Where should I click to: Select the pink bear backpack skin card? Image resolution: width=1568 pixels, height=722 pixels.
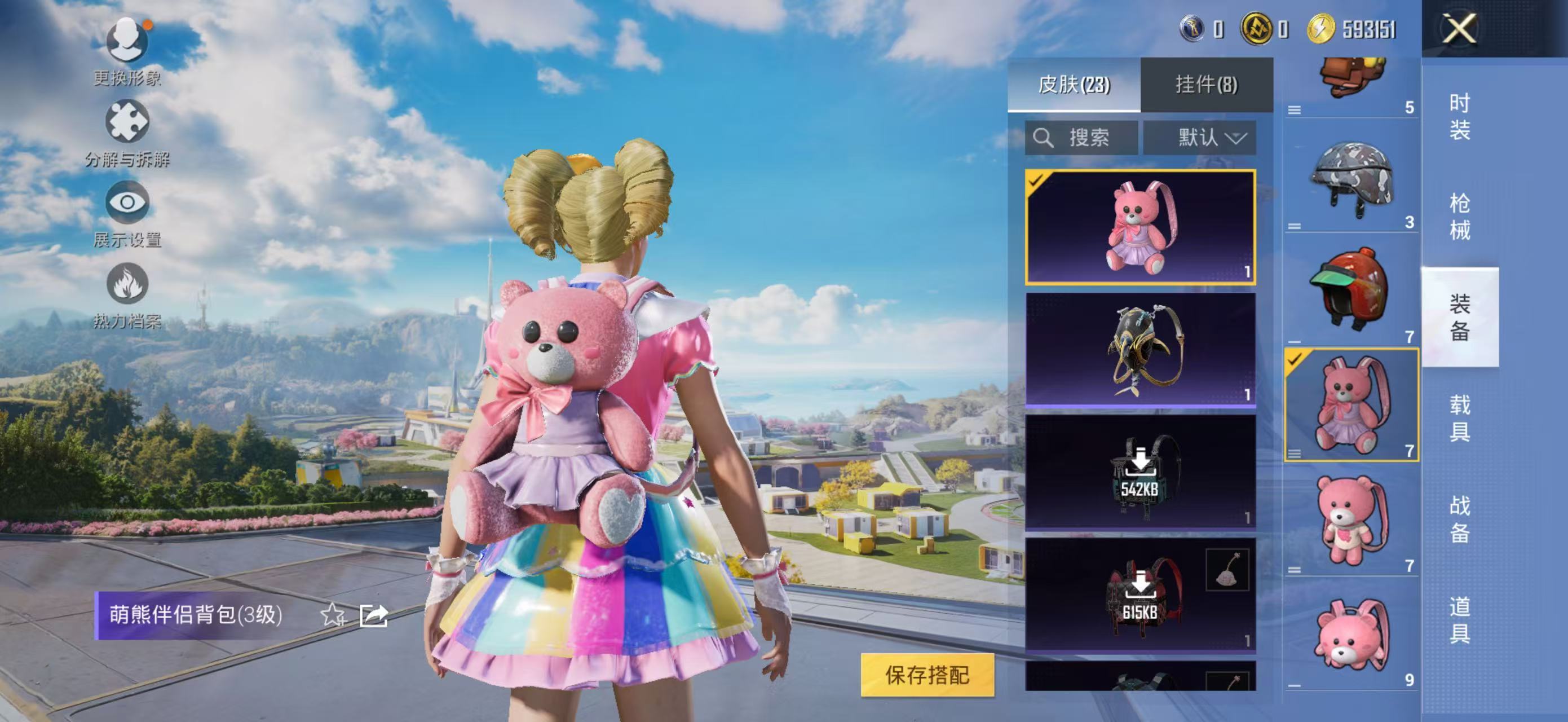click(x=1140, y=227)
